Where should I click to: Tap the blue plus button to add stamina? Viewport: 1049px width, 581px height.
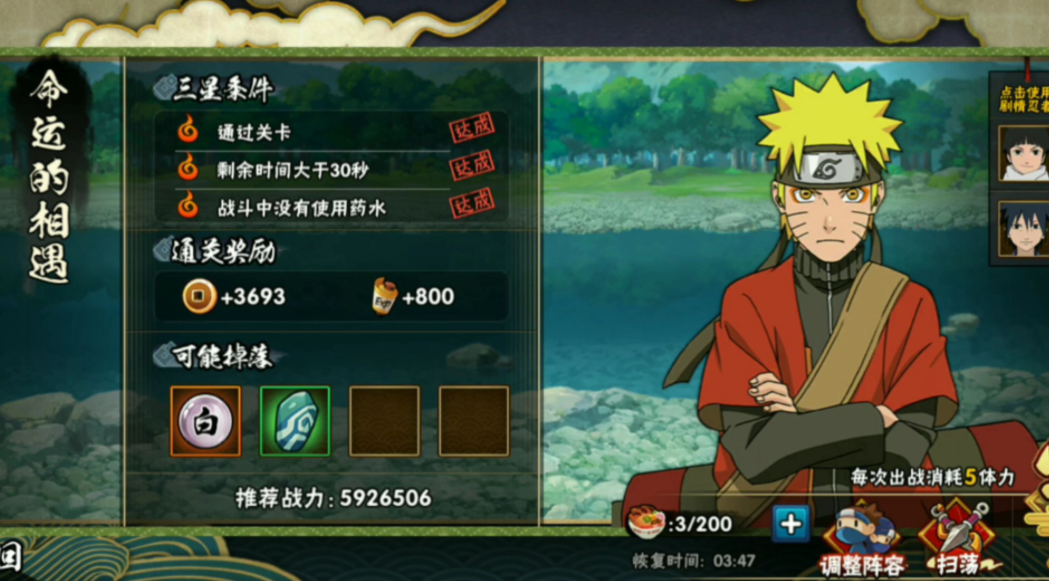[x=790, y=523]
